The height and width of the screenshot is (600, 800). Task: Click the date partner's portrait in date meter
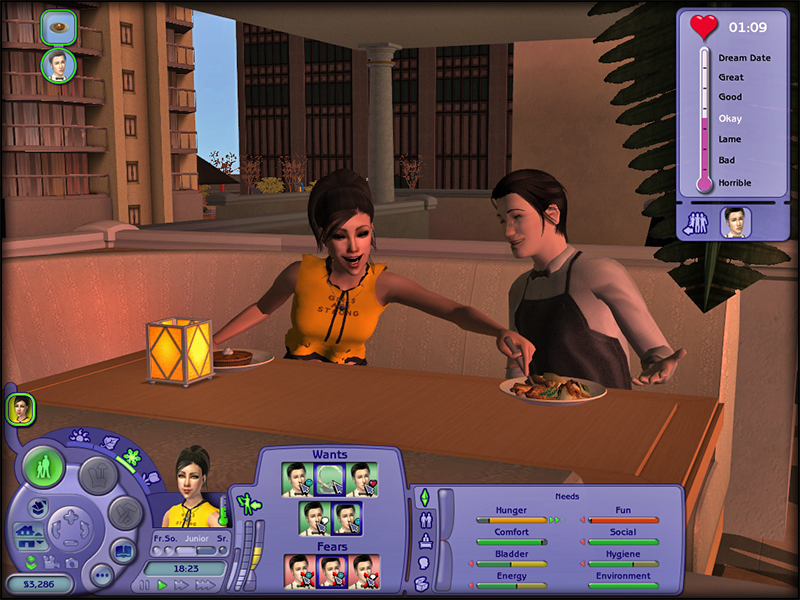point(735,222)
